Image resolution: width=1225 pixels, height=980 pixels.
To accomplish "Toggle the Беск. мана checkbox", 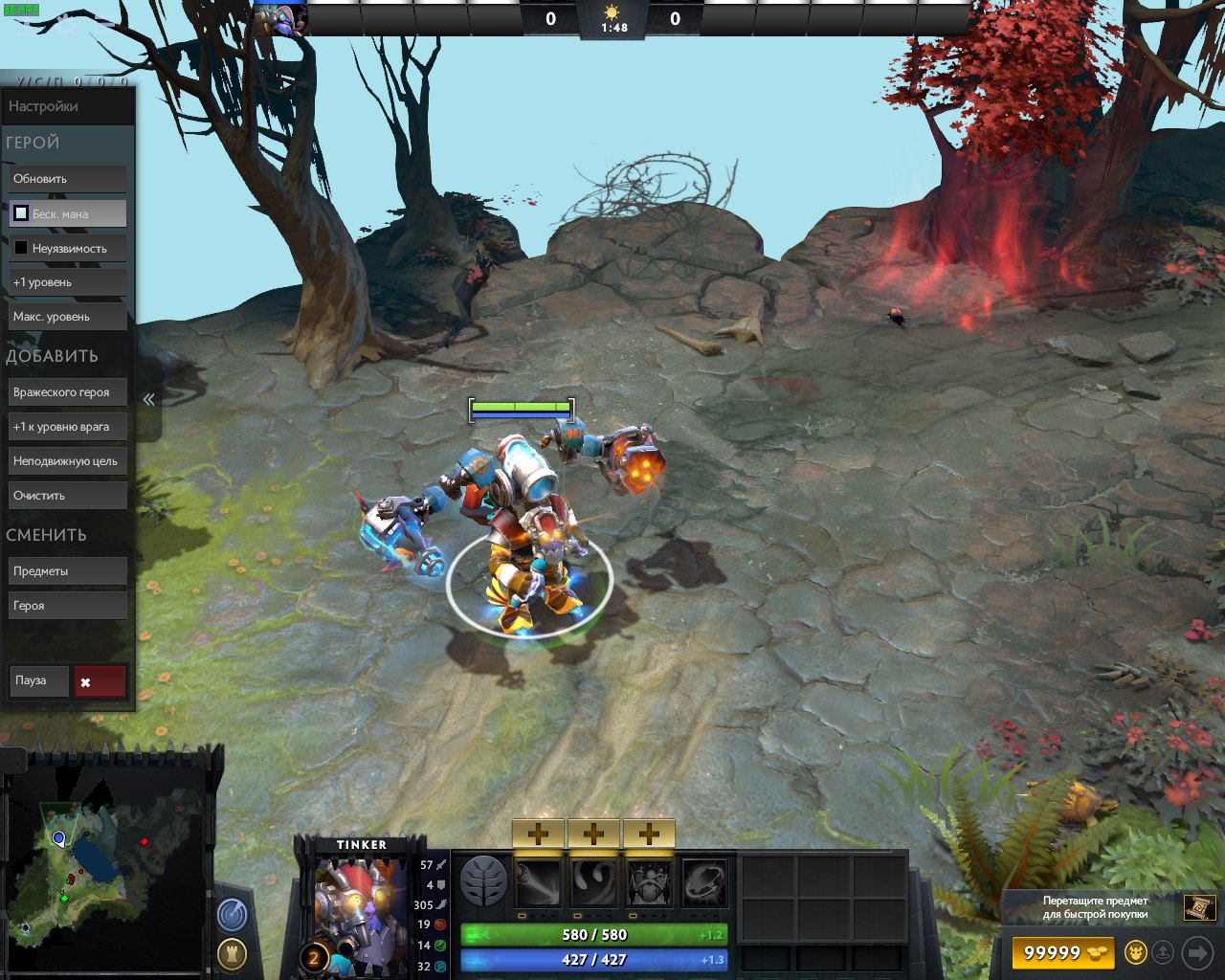I will (x=21, y=213).
